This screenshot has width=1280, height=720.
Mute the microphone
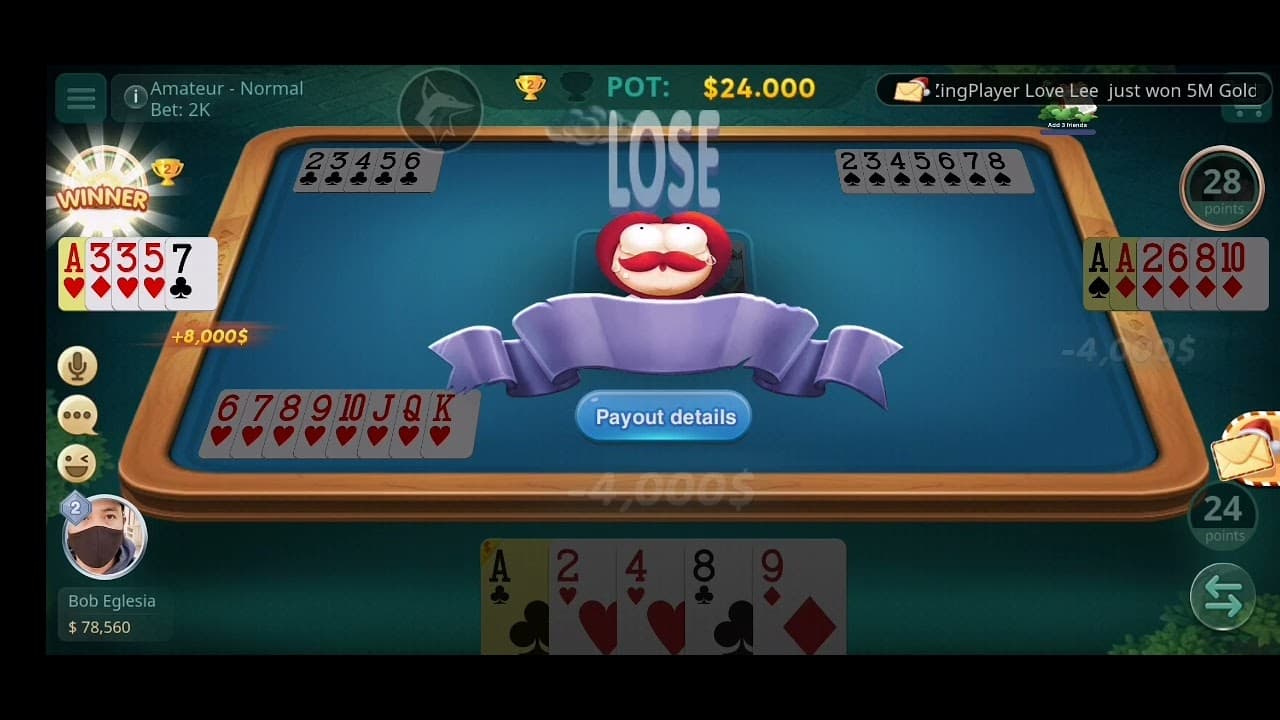click(x=77, y=366)
